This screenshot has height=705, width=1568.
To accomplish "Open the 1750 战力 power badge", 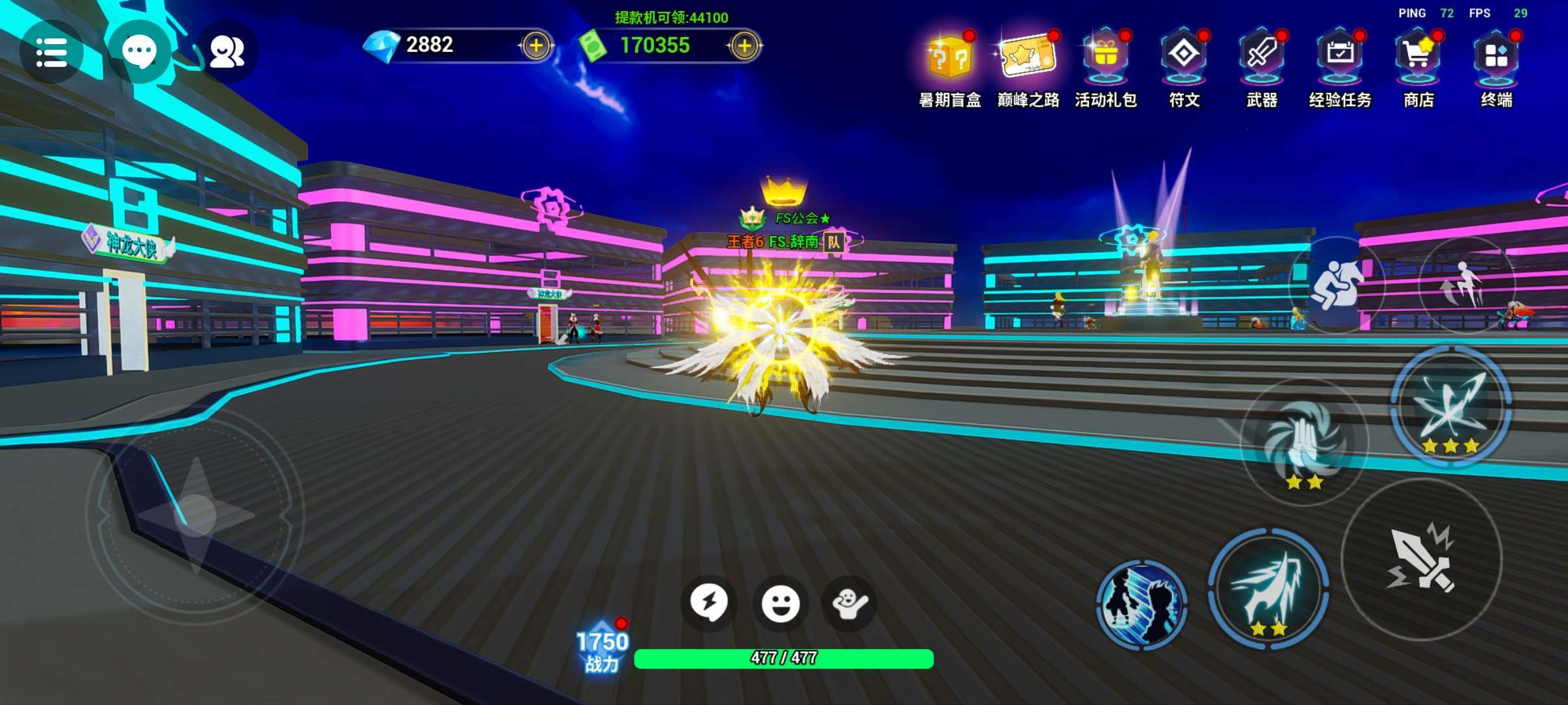I will [603, 650].
